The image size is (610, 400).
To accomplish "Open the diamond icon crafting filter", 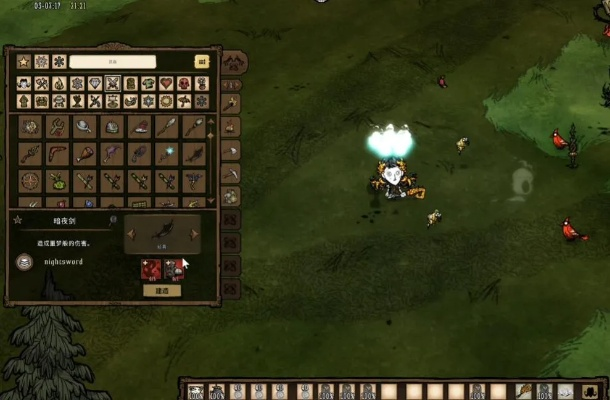I will tap(95, 83).
